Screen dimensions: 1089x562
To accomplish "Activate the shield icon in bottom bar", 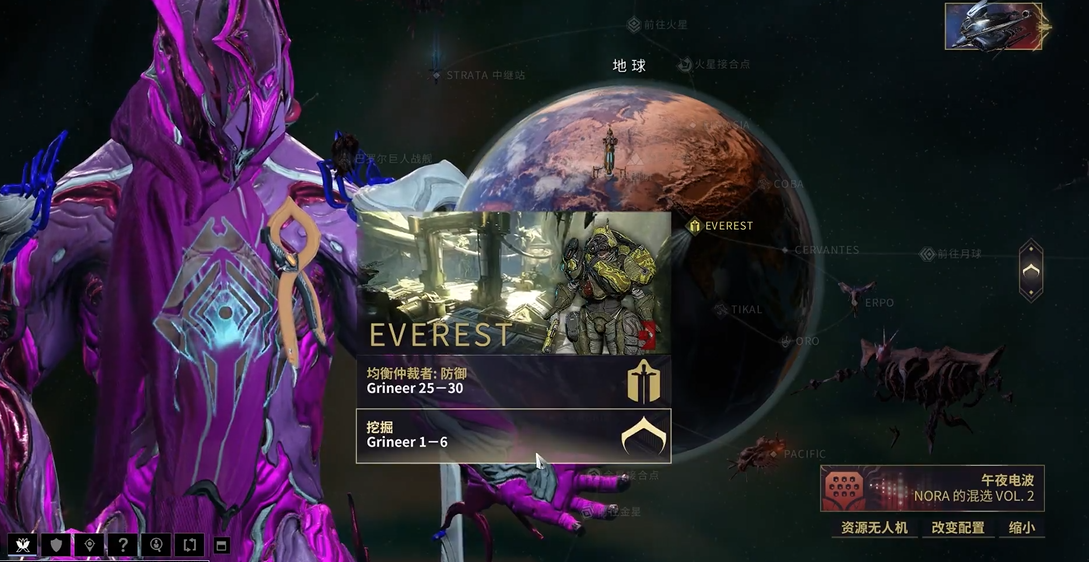I will tap(56, 545).
